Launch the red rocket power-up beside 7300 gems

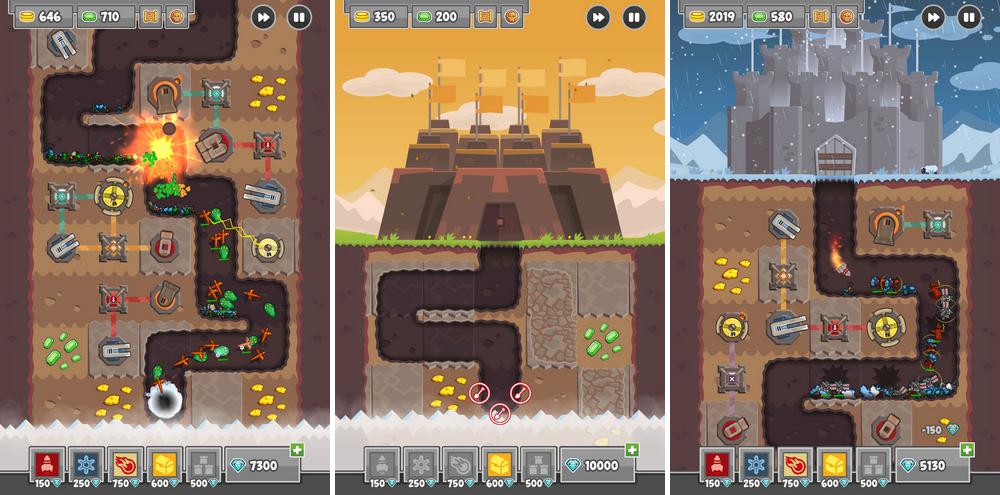[x=48, y=464]
